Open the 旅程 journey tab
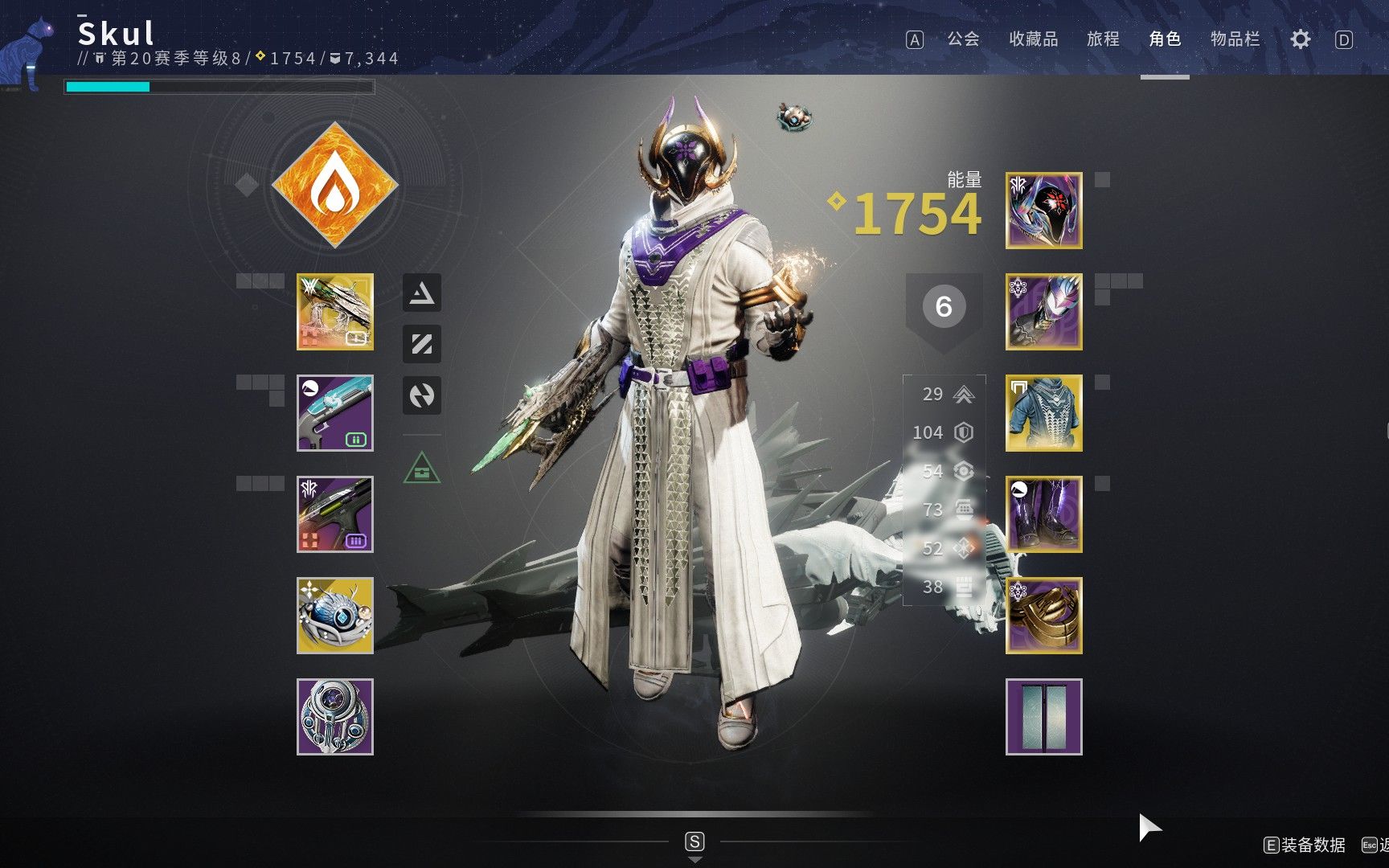This screenshot has width=1389, height=868. pyautogui.click(x=1103, y=39)
